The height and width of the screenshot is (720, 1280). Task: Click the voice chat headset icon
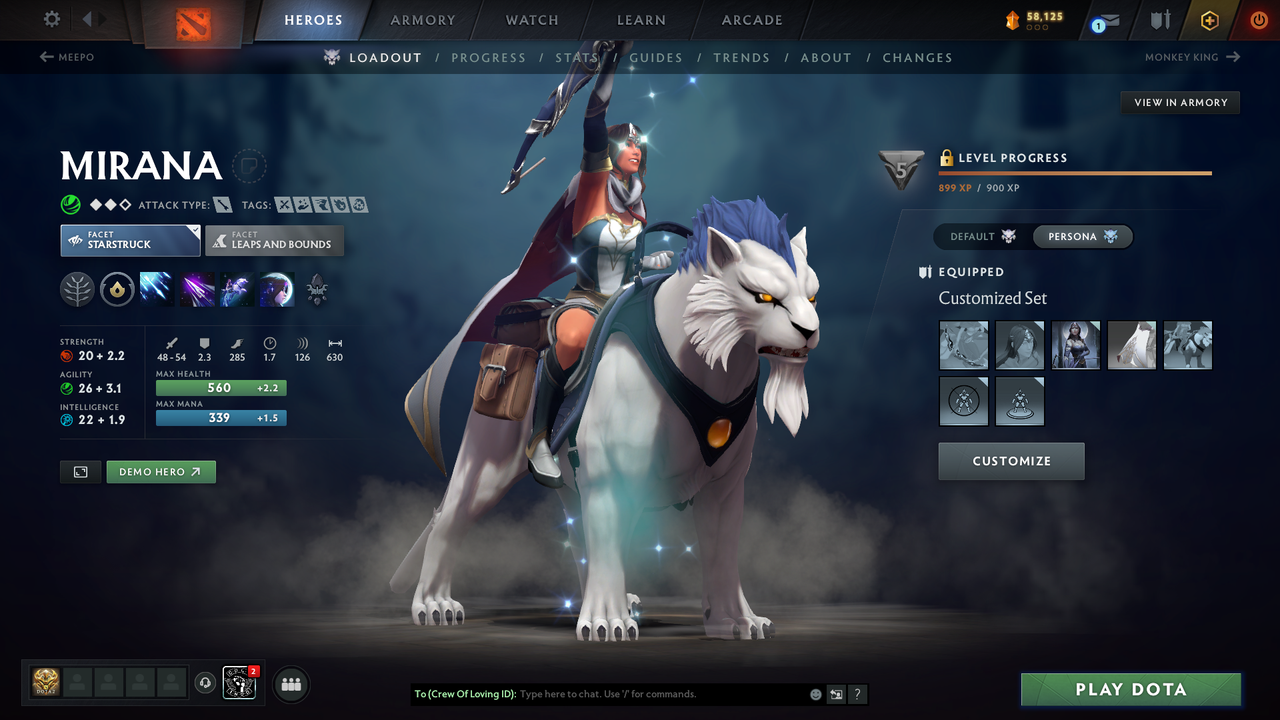coord(207,683)
